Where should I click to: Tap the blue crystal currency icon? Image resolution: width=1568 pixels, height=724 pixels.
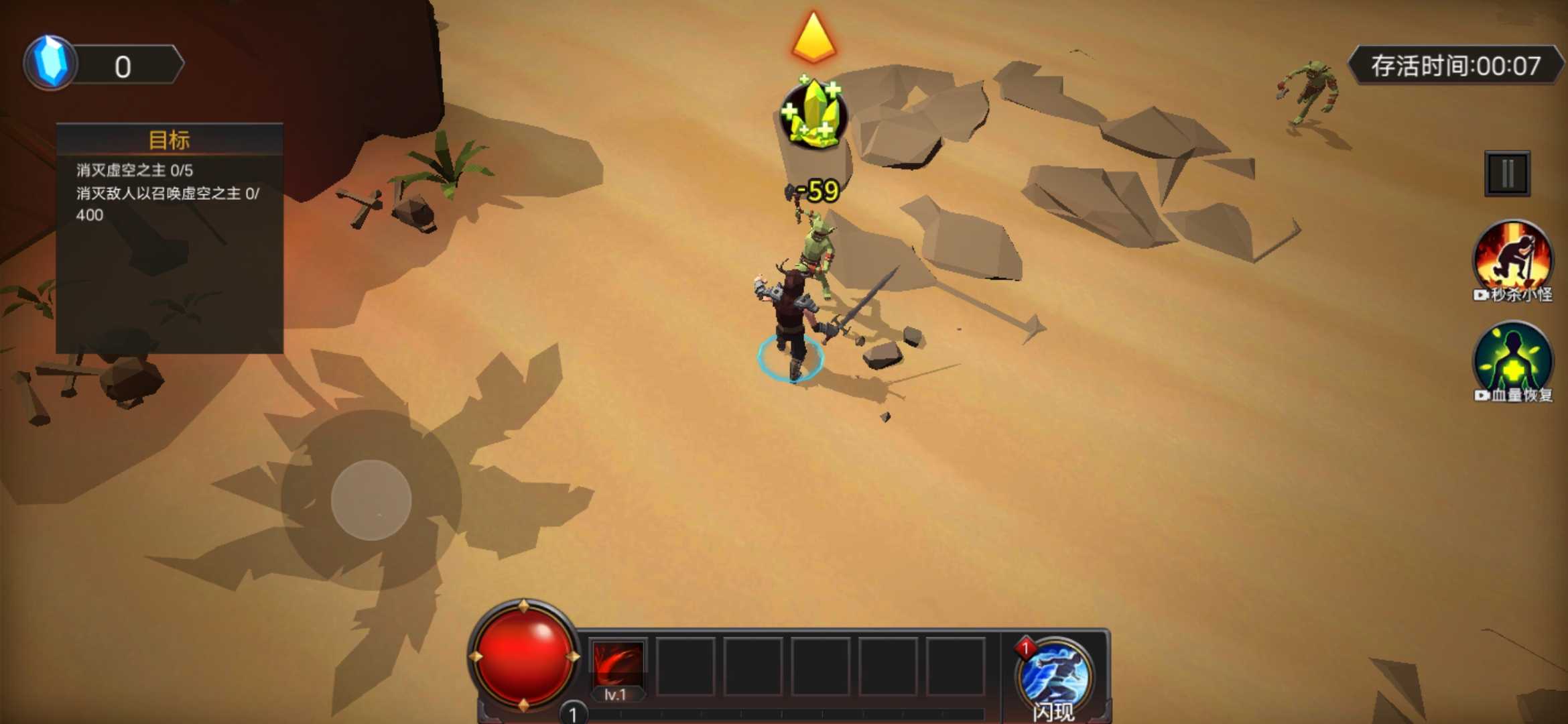coord(51,64)
